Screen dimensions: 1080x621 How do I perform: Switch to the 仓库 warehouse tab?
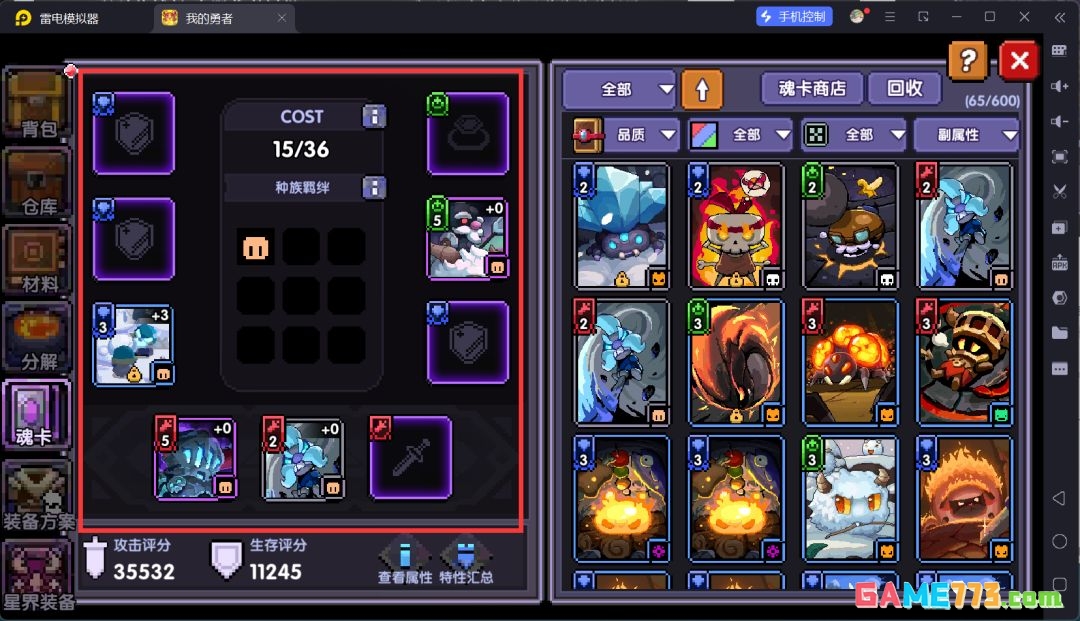(x=36, y=182)
